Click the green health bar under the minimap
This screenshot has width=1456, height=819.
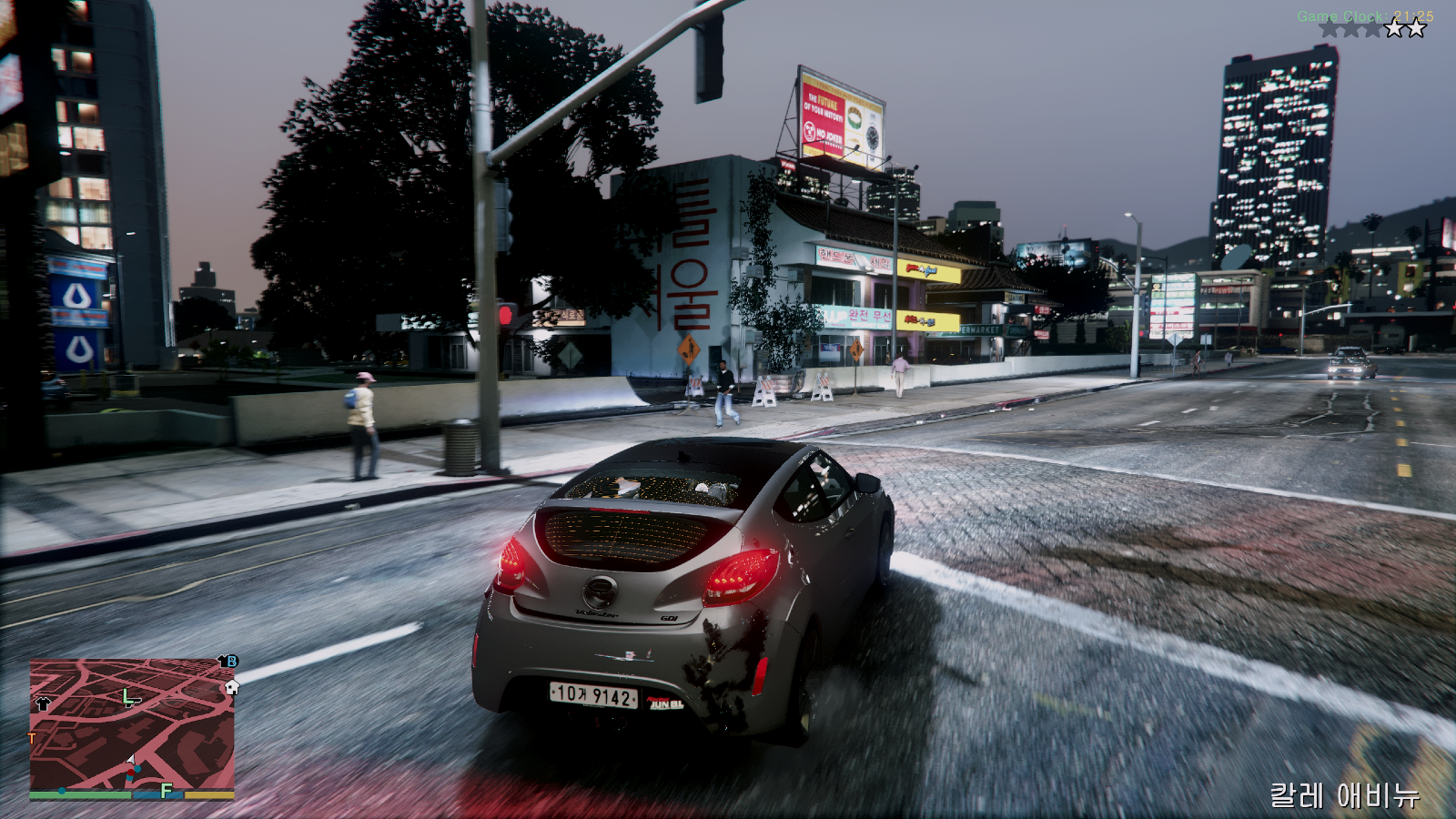point(79,794)
